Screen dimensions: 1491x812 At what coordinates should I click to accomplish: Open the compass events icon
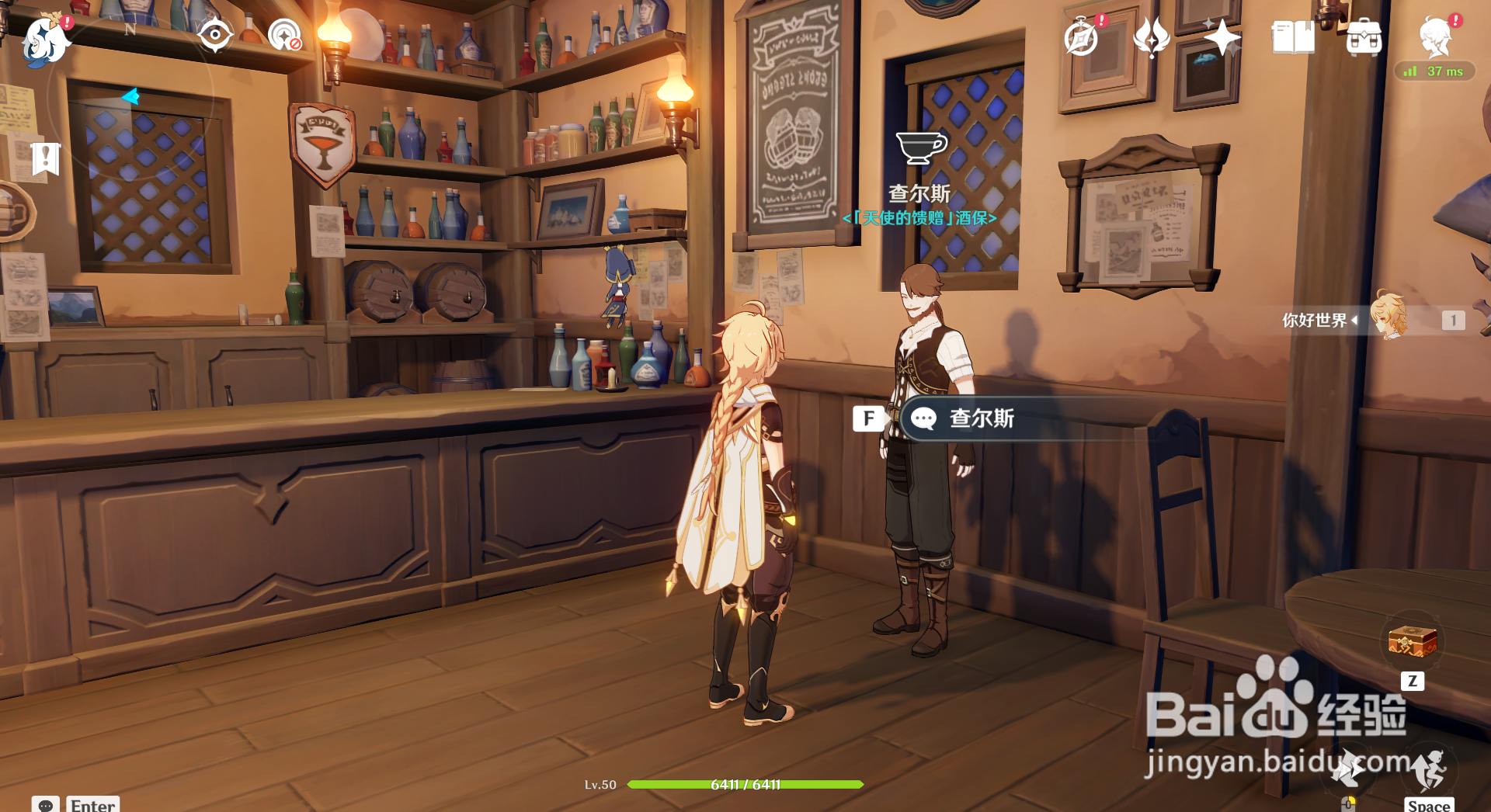pyautogui.click(x=1081, y=37)
